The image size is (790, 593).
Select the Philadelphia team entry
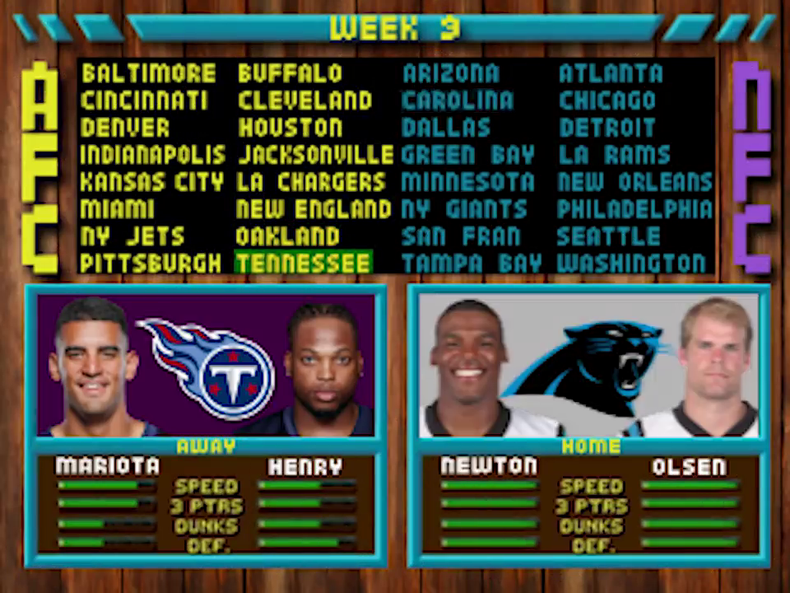pos(634,209)
